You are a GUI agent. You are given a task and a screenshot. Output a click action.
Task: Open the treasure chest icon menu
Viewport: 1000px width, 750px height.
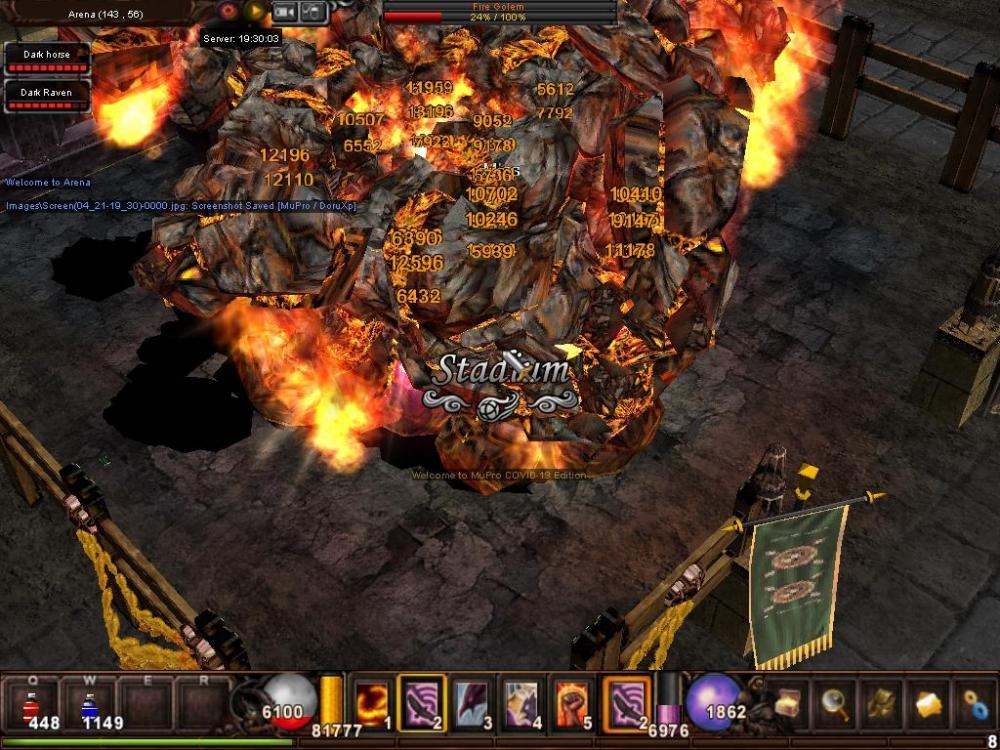pyautogui.click(x=788, y=704)
